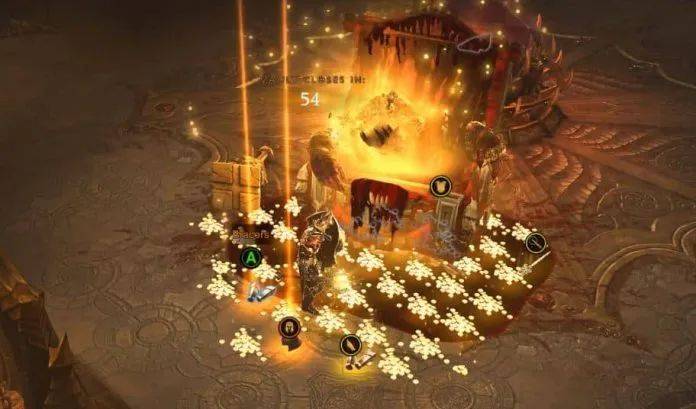Select the sword loot marker
The image size is (696, 409).
[x=537, y=241]
